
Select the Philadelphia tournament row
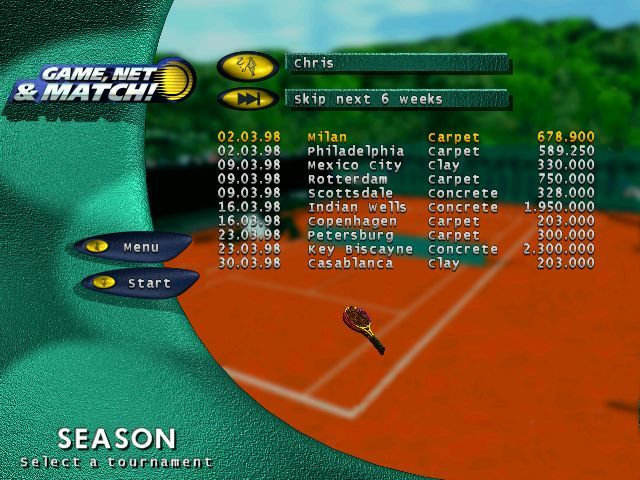coord(405,151)
